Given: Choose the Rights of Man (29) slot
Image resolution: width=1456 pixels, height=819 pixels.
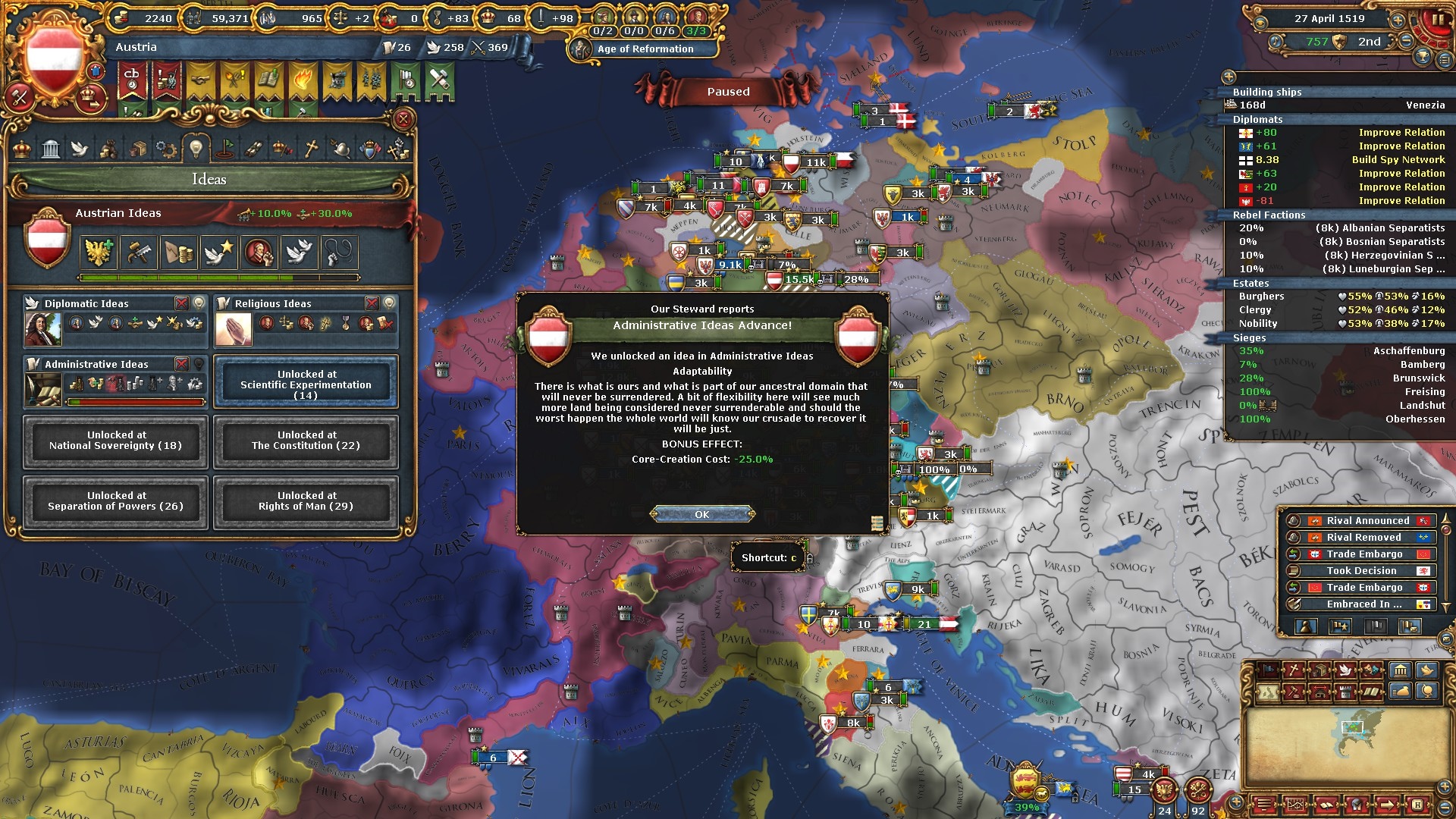Looking at the screenshot, I should coord(306,501).
